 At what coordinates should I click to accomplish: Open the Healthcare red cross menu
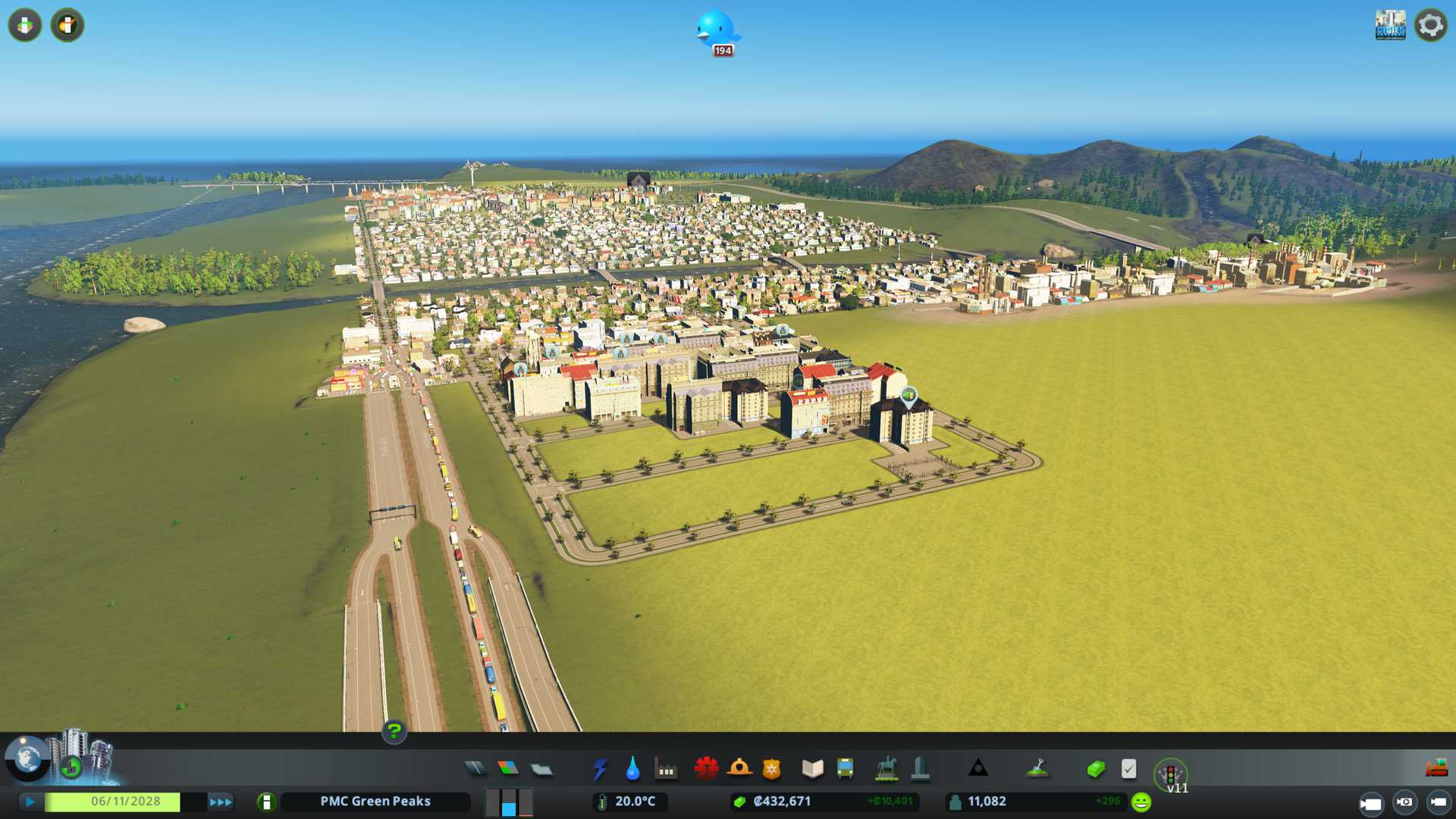(706, 769)
